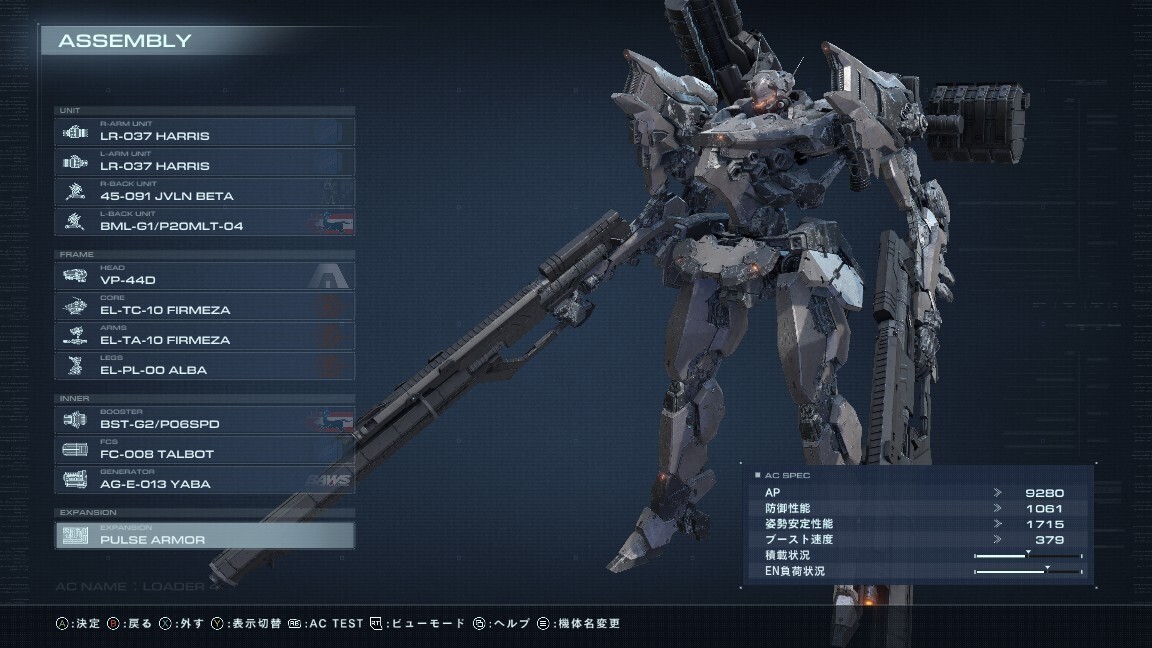Screen dimensions: 1152x648
Task: Choose the R-BACK UNIT 45-091 JVLN BETA
Action: [204, 192]
